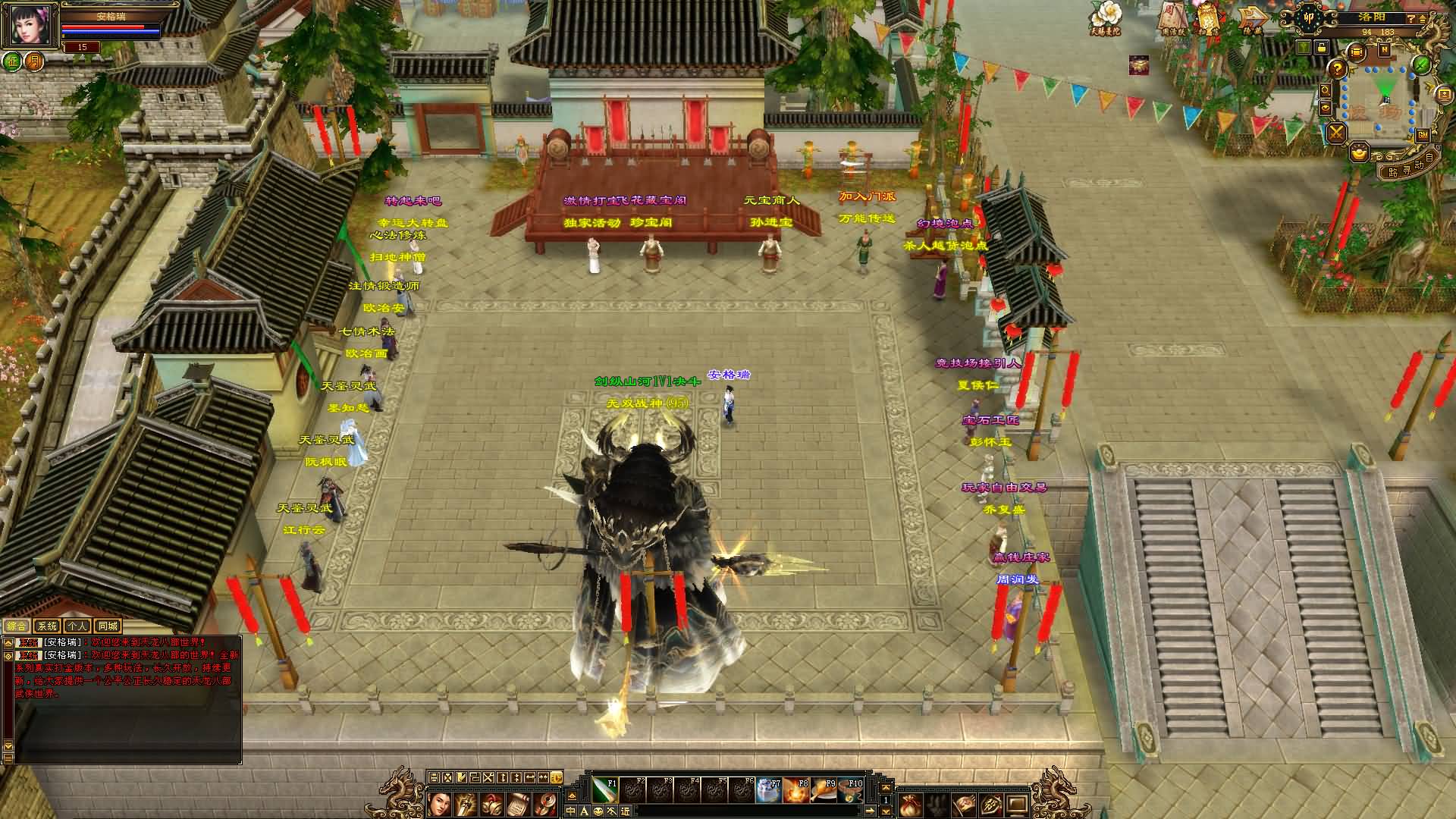Open the computer monitor system menu
Viewport: 1456px width, 819px height.
click(x=1017, y=805)
